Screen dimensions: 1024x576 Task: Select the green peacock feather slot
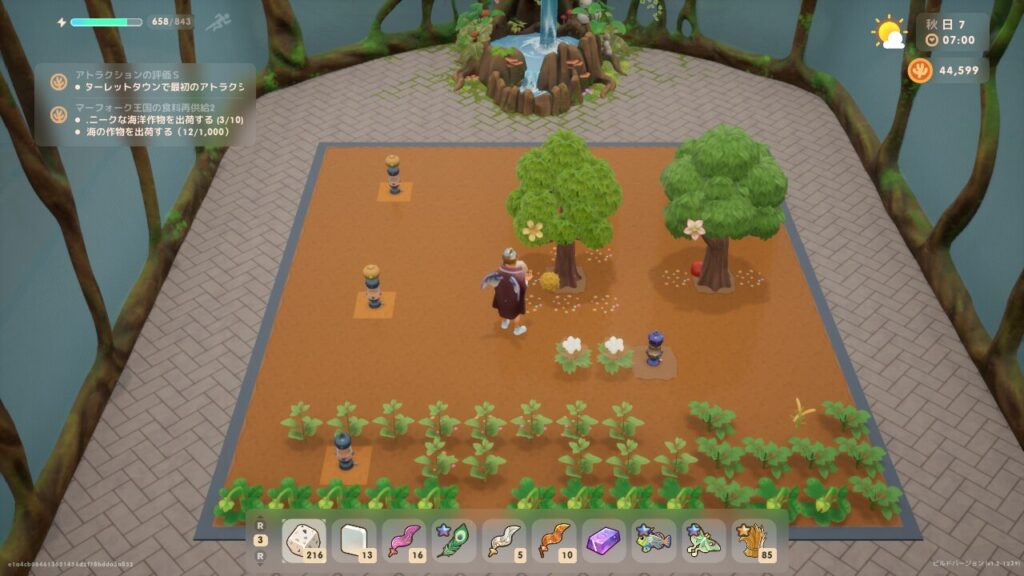[454, 541]
